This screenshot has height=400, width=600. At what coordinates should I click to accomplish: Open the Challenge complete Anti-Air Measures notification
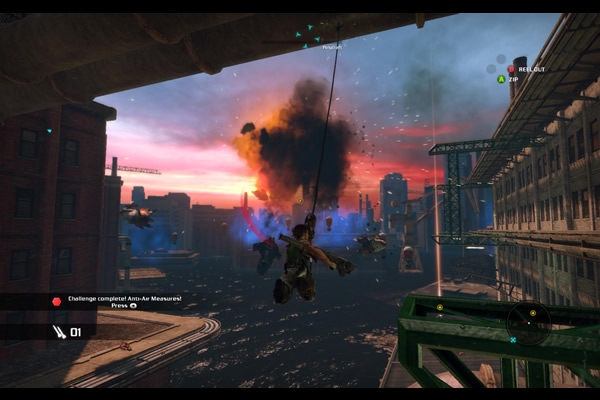(x=125, y=301)
